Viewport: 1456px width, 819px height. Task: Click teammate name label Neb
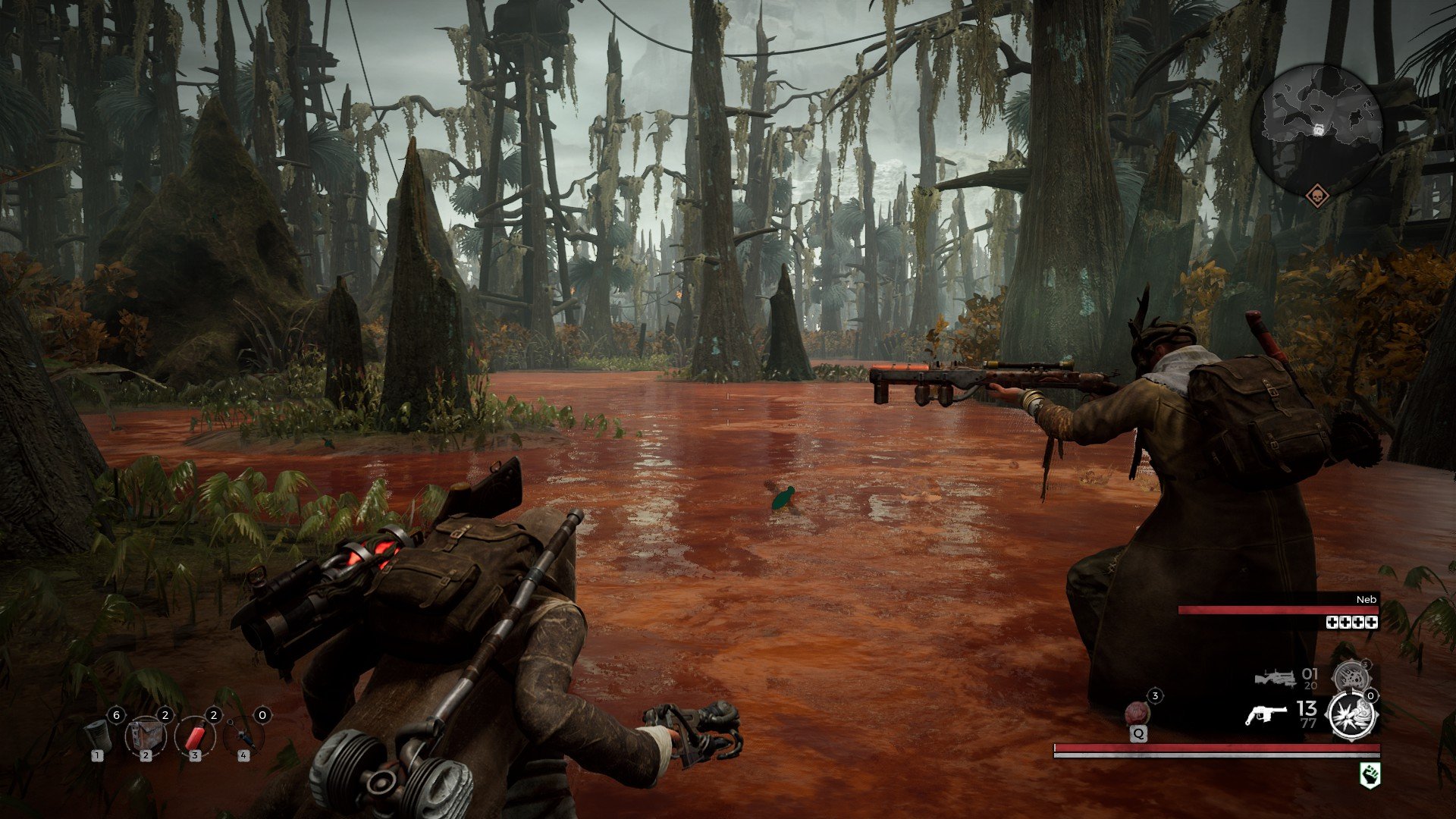coord(1367,600)
